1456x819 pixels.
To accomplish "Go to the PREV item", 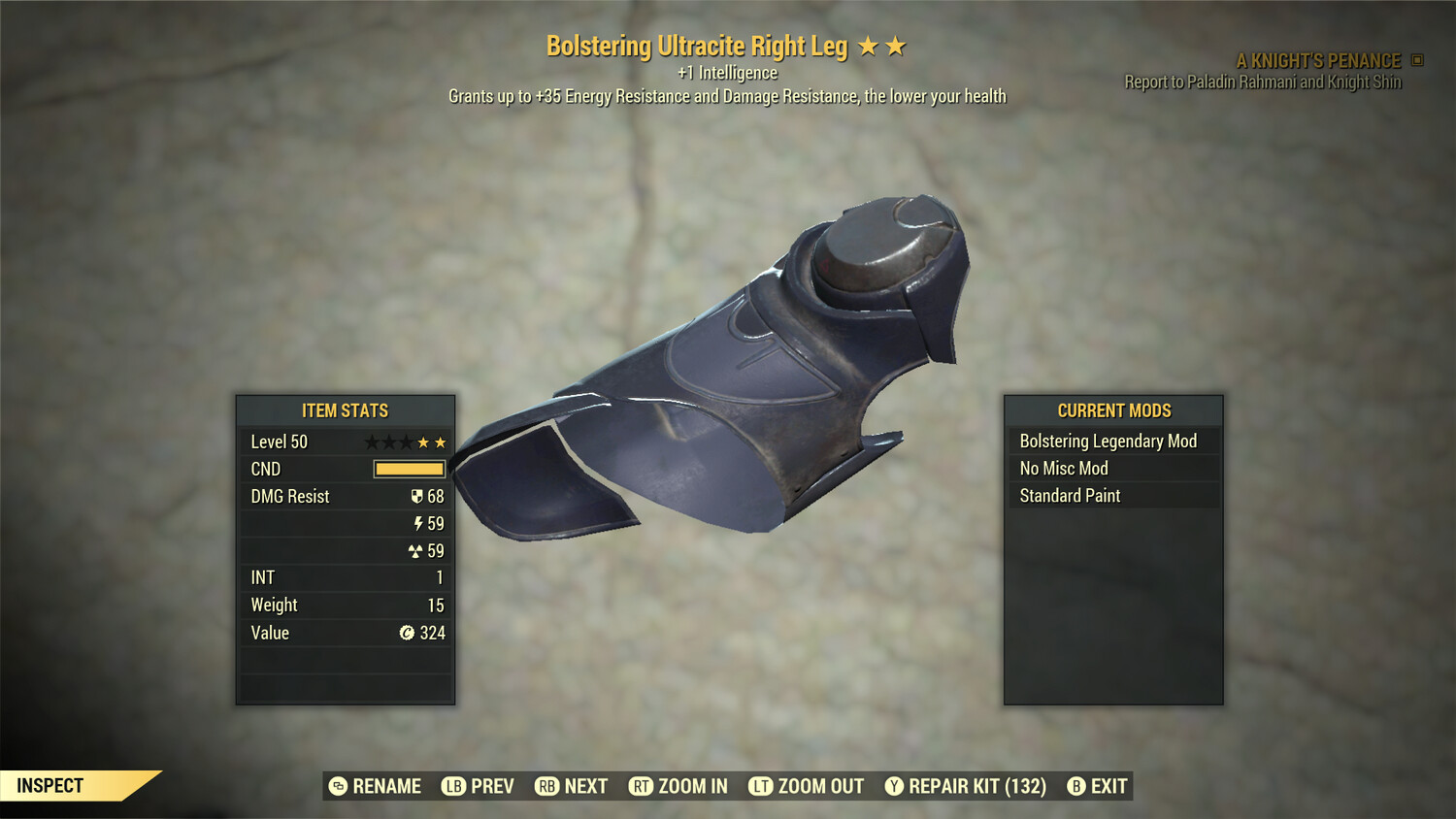I will tap(478, 786).
